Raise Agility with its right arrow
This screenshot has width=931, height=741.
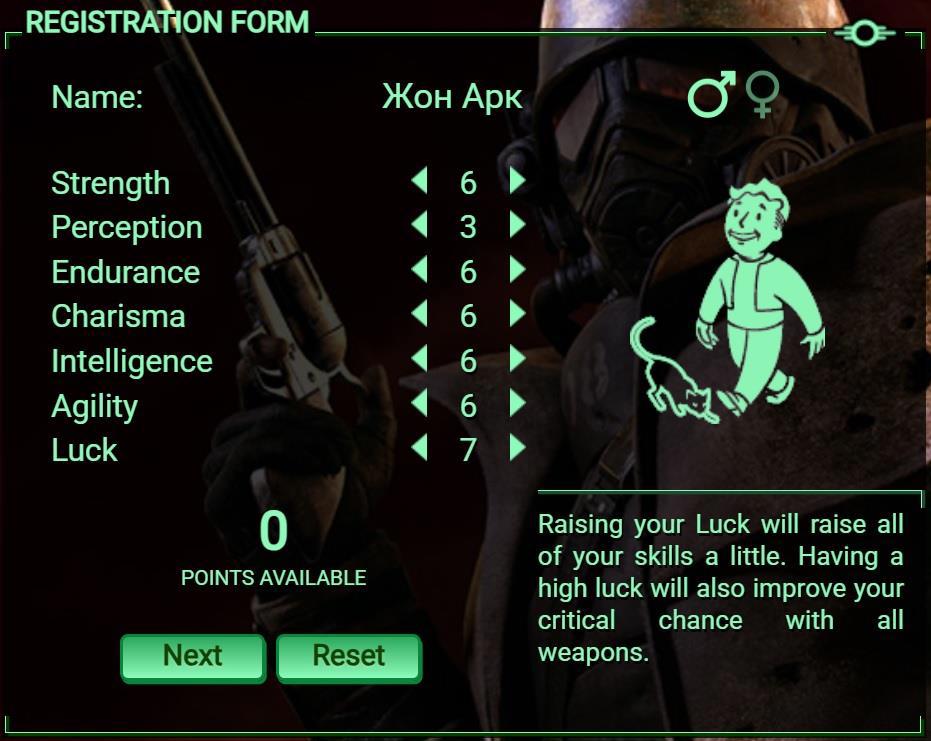[517, 403]
